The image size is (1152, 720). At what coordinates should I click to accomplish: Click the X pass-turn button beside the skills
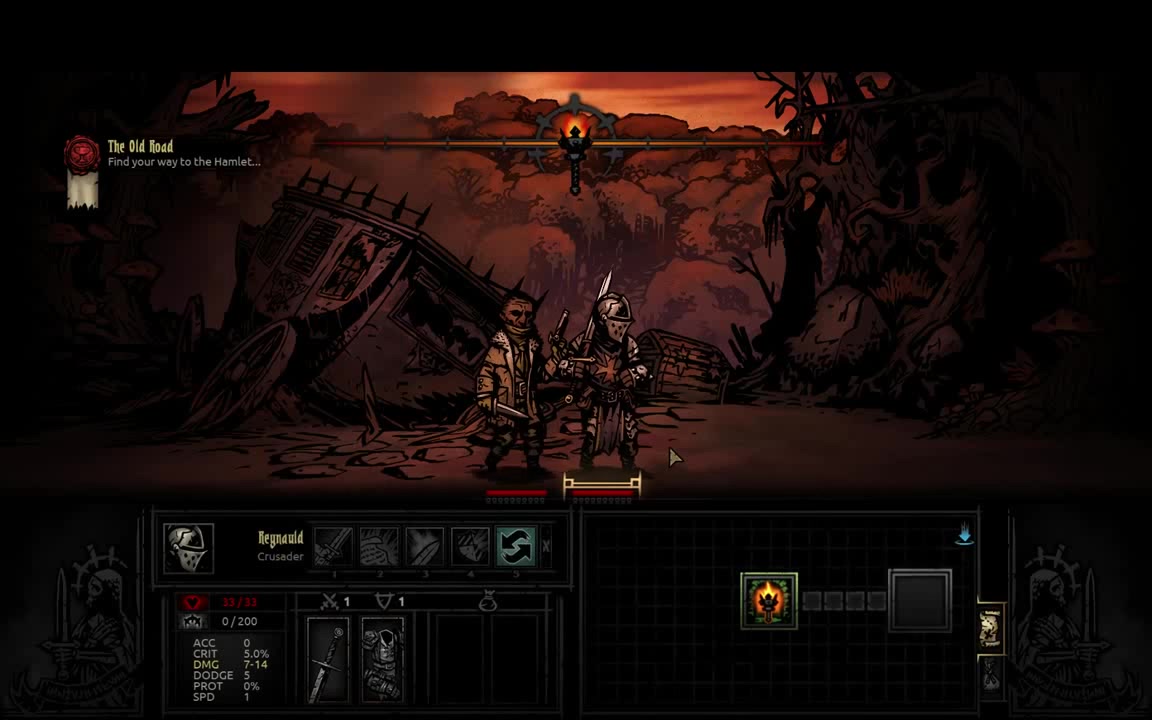(546, 547)
